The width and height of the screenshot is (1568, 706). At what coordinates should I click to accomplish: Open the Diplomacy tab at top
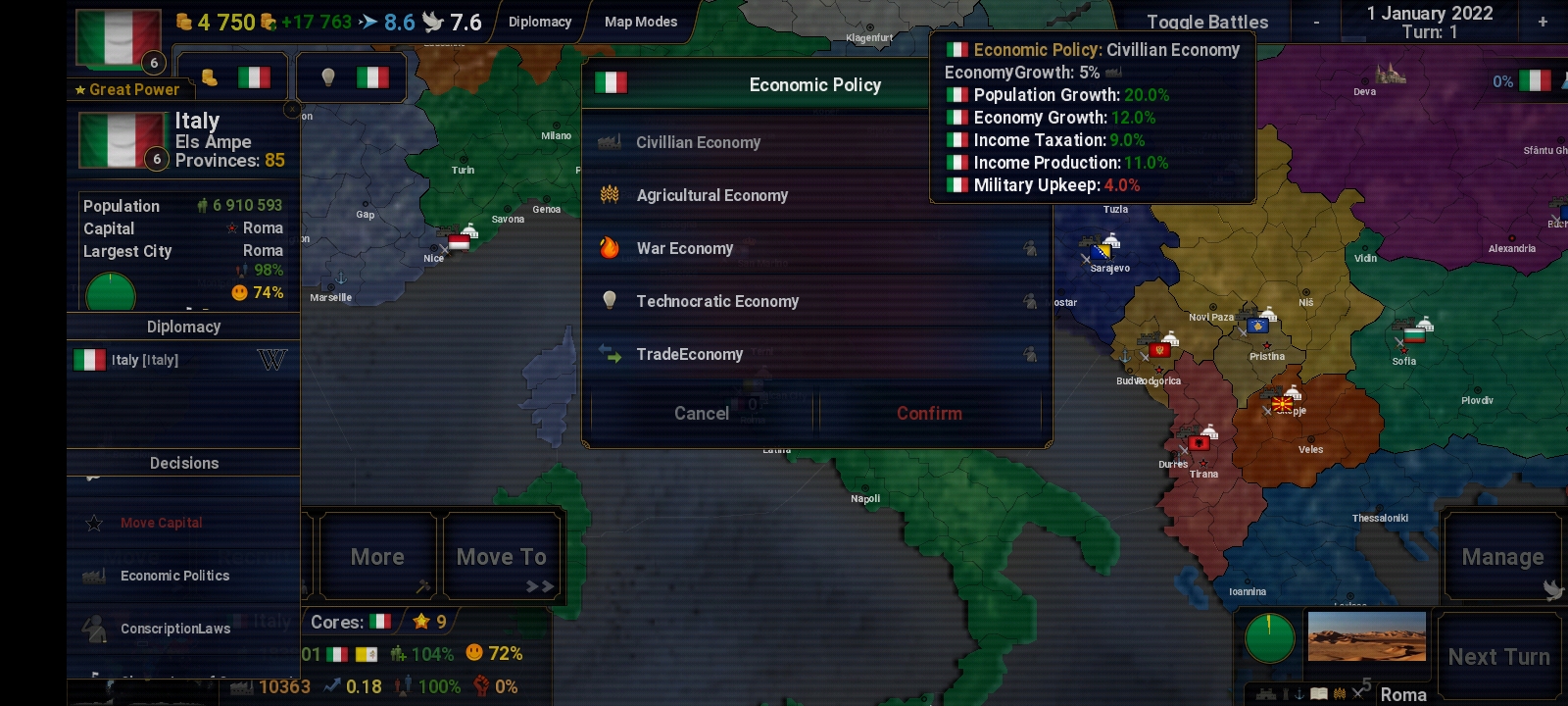tap(540, 22)
